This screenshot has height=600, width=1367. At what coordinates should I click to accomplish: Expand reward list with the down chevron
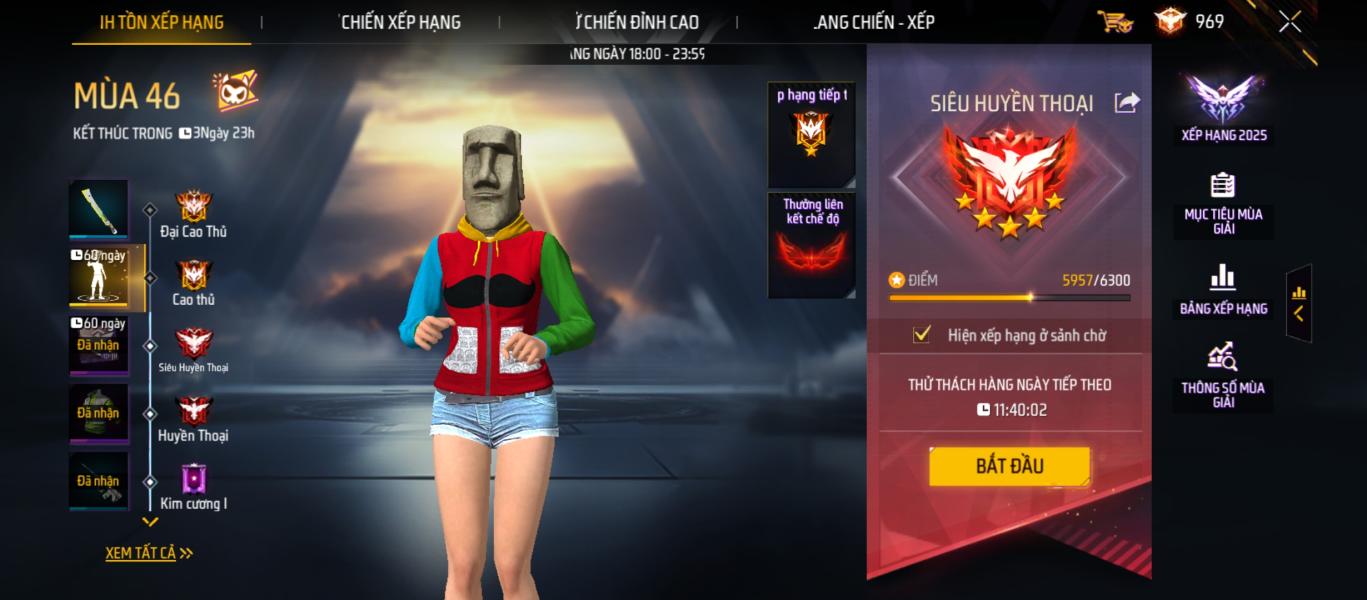coord(150,522)
